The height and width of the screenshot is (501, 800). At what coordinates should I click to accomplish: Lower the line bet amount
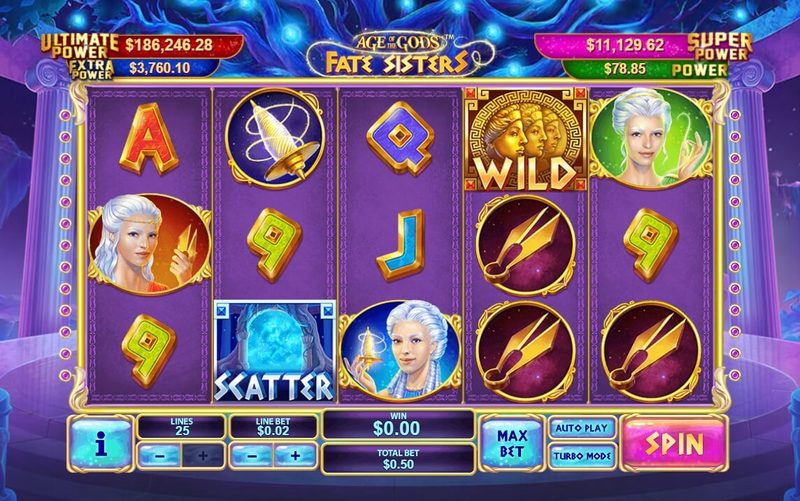252,455
